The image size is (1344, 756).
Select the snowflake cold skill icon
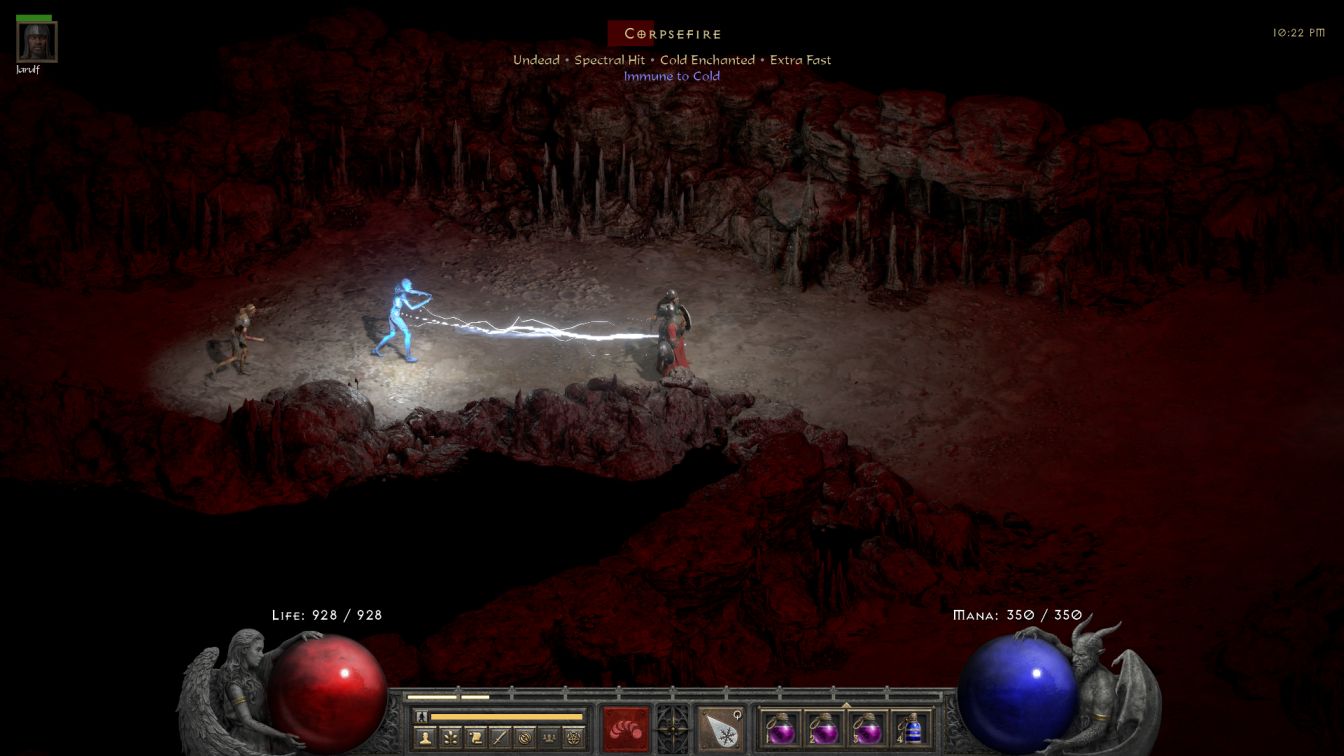click(719, 729)
